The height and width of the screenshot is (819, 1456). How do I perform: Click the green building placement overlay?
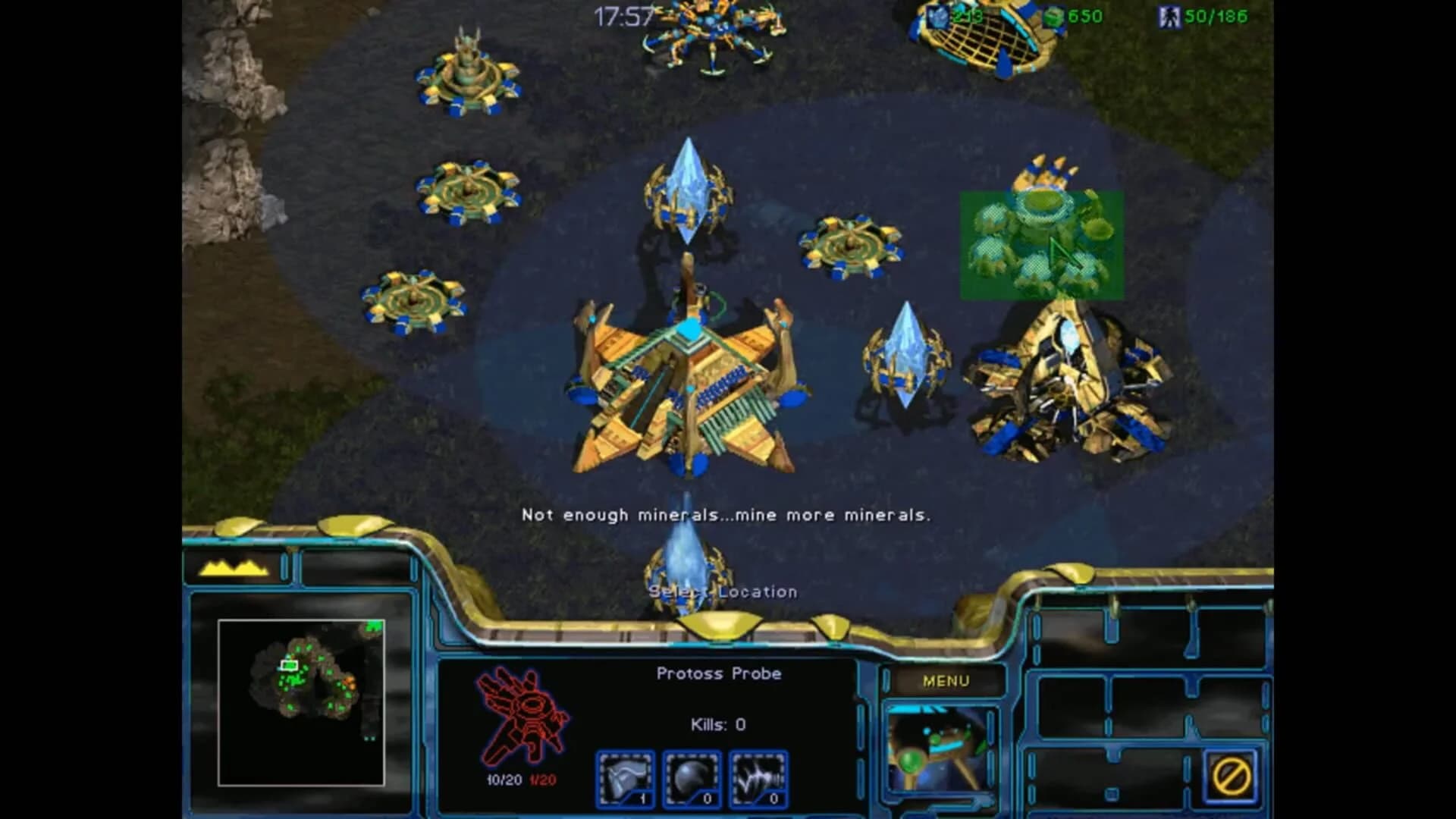(x=1039, y=243)
